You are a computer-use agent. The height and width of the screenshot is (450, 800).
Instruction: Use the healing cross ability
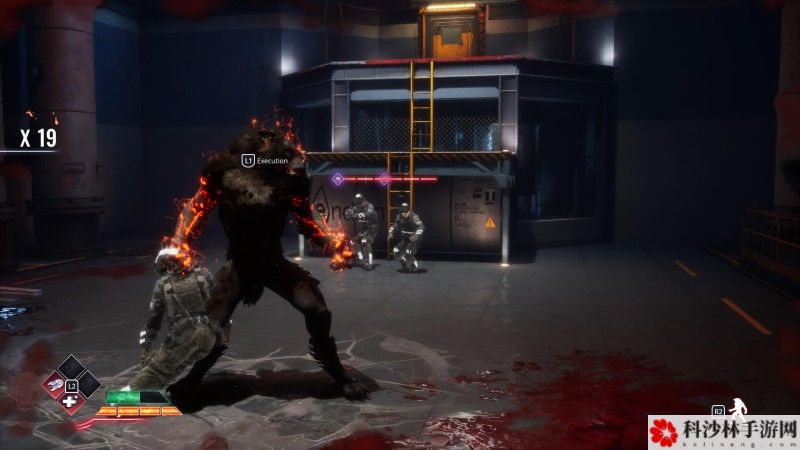coord(70,402)
